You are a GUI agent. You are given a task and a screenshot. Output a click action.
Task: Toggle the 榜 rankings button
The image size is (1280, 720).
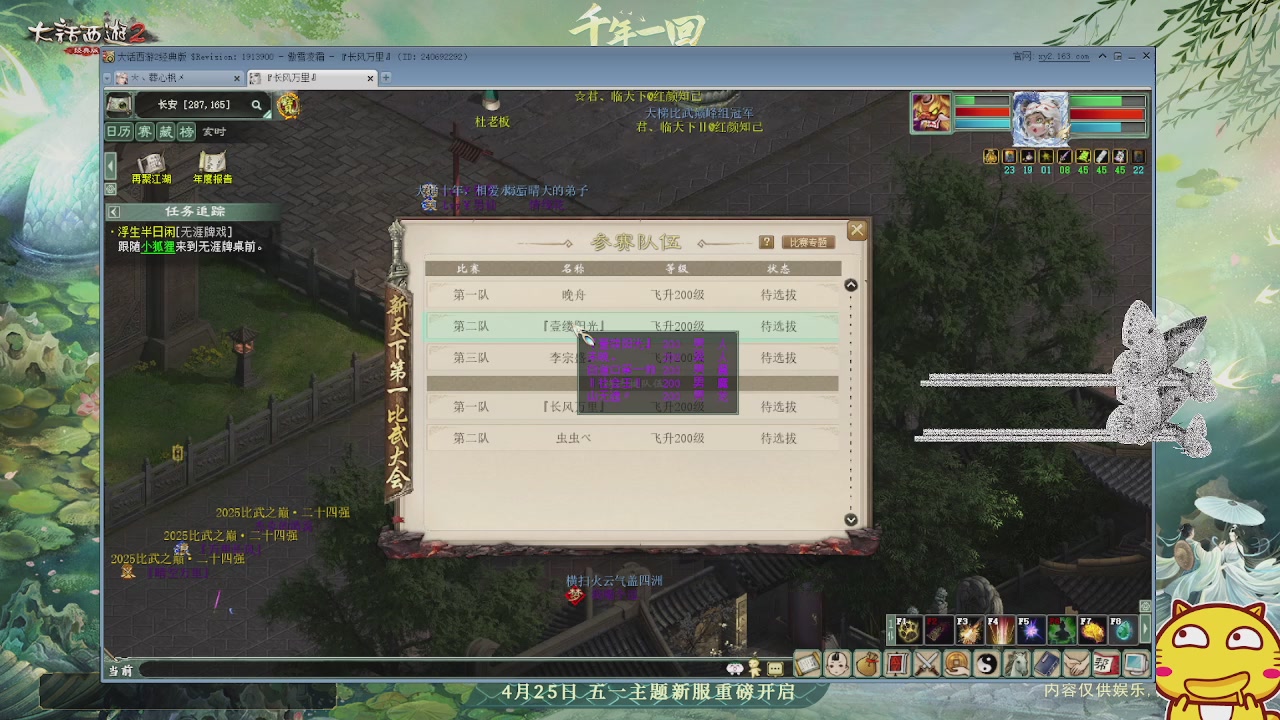187,131
